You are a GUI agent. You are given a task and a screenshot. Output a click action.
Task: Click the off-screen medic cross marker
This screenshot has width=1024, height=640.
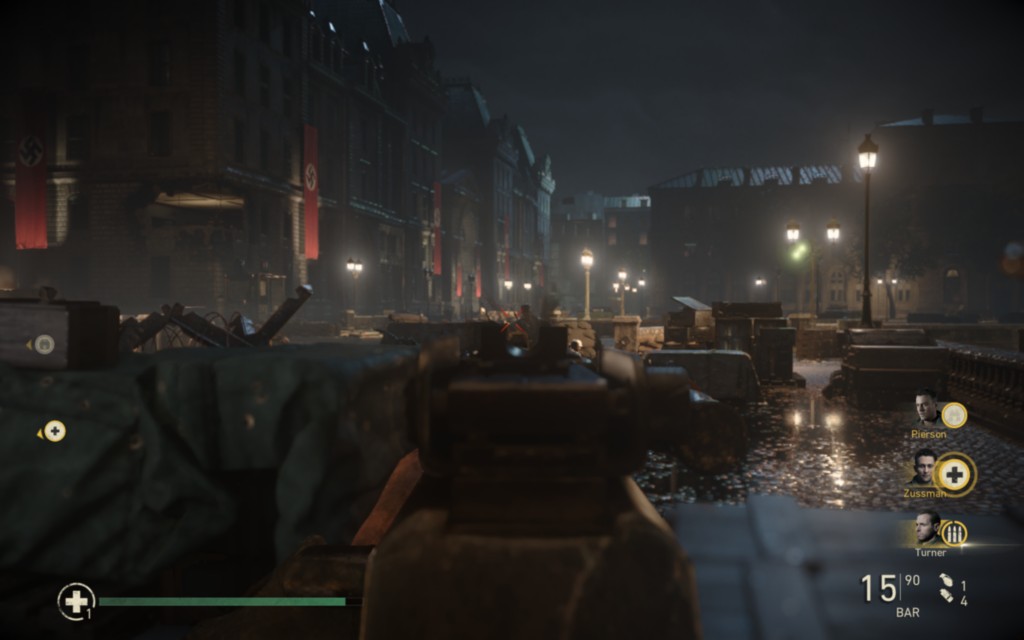tap(54, 431)
